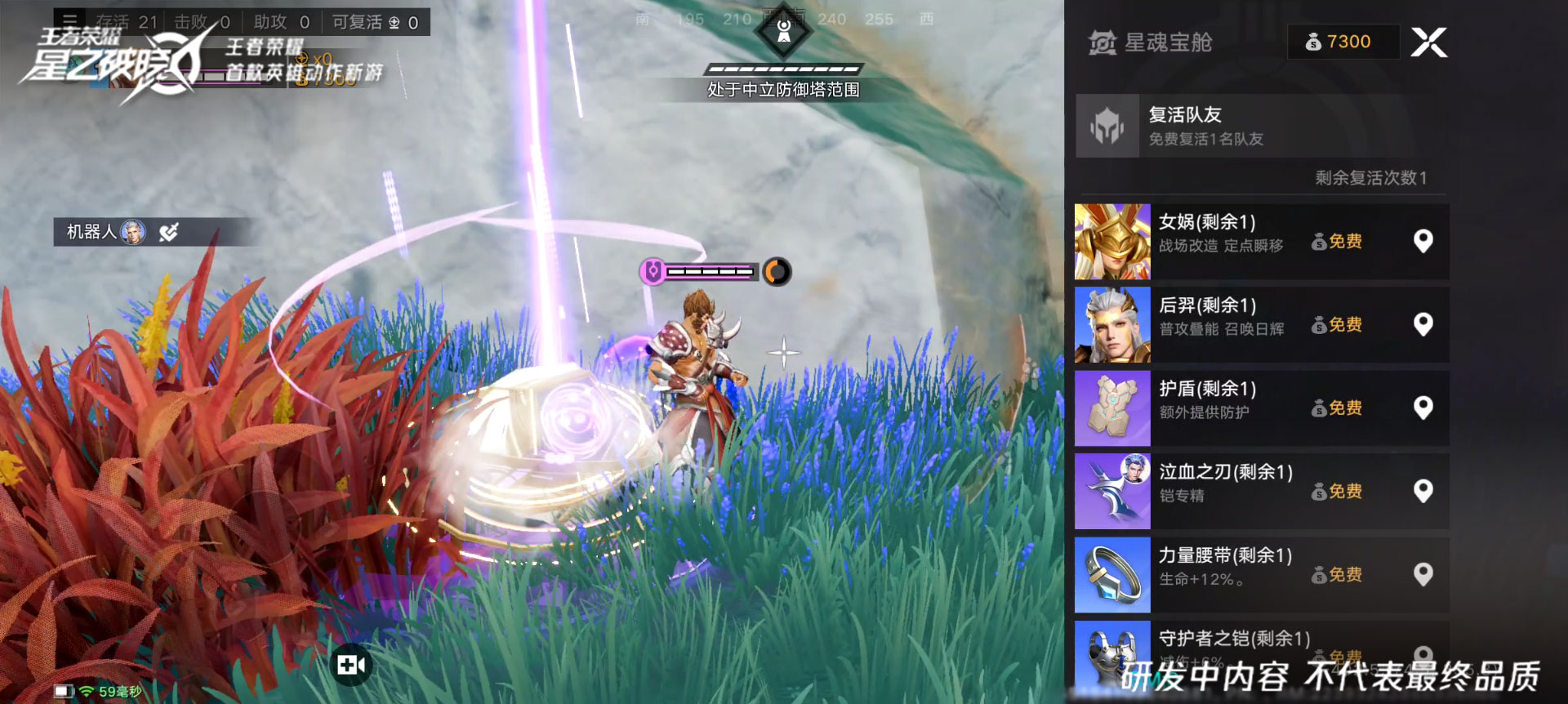
Task: Tap the location pin beside 后羿
Action: [1423, 324]
